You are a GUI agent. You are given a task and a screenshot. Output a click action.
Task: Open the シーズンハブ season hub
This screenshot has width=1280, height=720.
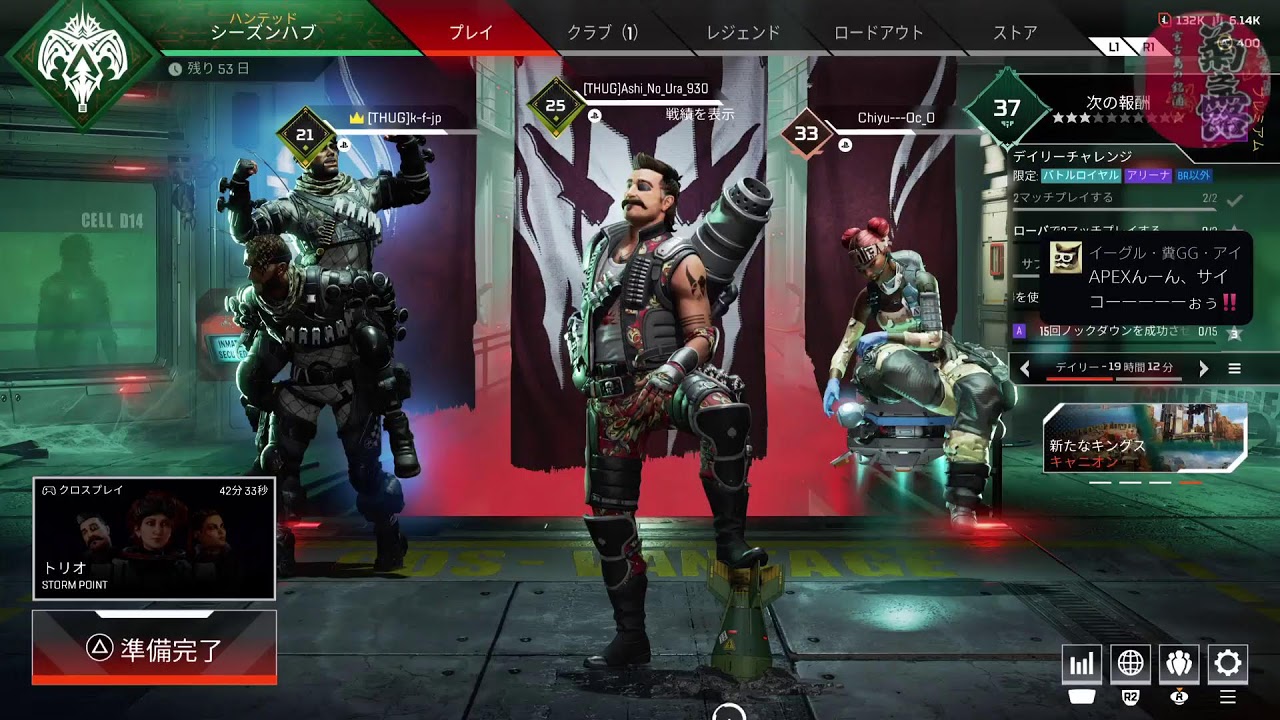tap(263, 31)
